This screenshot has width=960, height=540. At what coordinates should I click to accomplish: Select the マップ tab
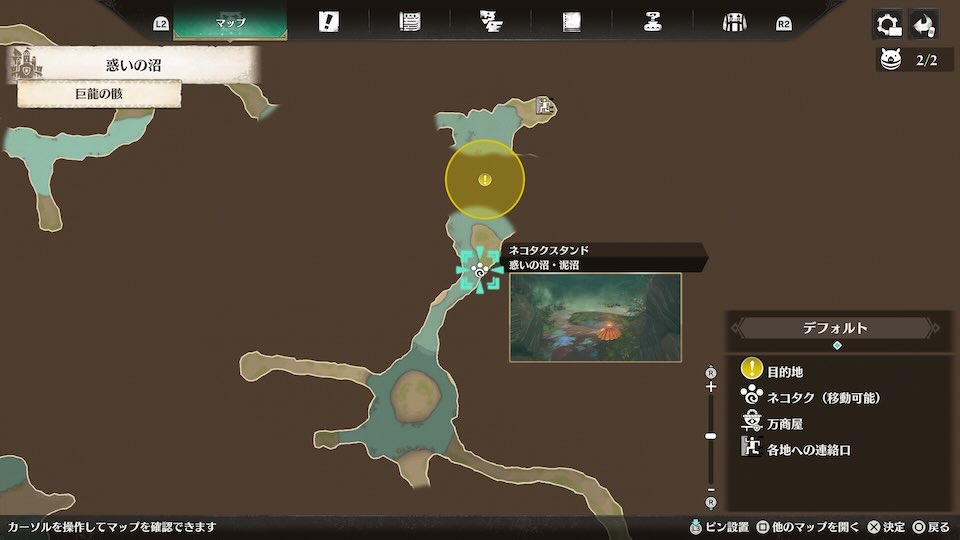coord(230,22)
